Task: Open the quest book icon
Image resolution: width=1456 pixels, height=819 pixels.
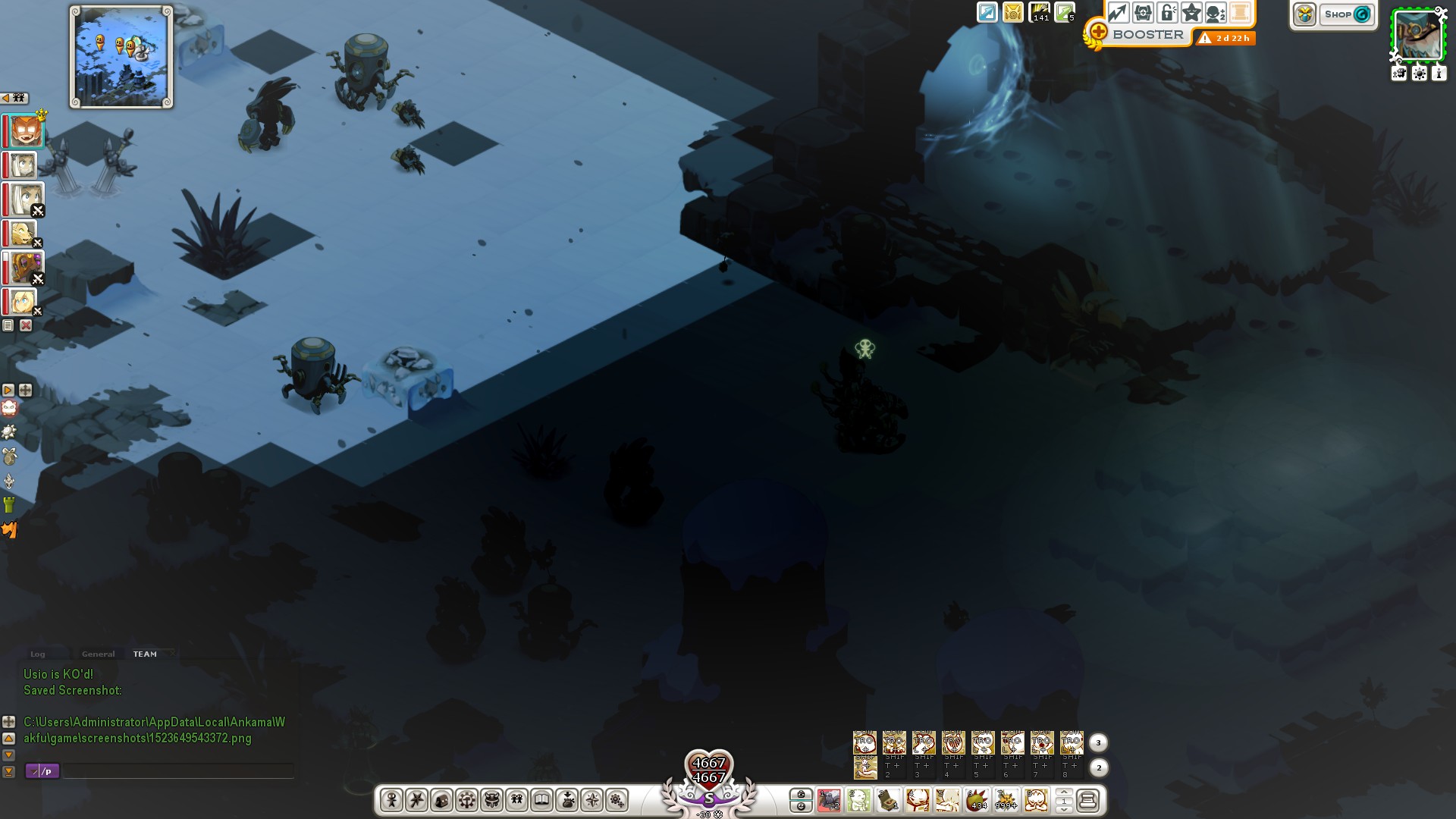Action: (541, 800)
